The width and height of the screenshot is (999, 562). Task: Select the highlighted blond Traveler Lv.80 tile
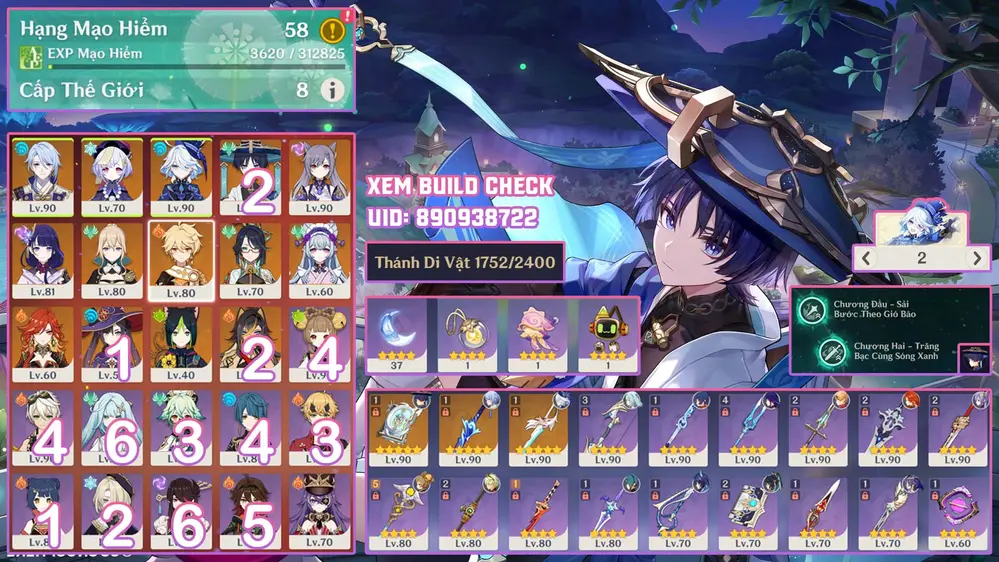click(181, 260)
